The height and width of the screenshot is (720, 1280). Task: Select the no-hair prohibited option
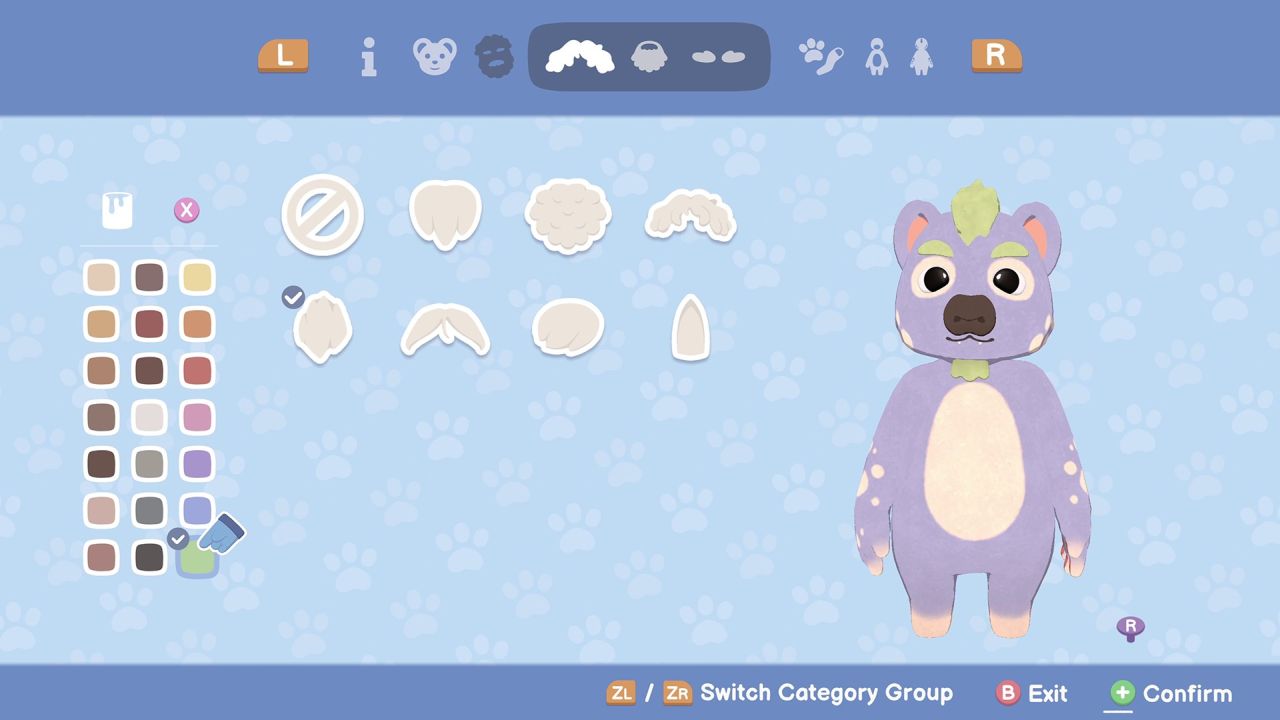point(321,214)
